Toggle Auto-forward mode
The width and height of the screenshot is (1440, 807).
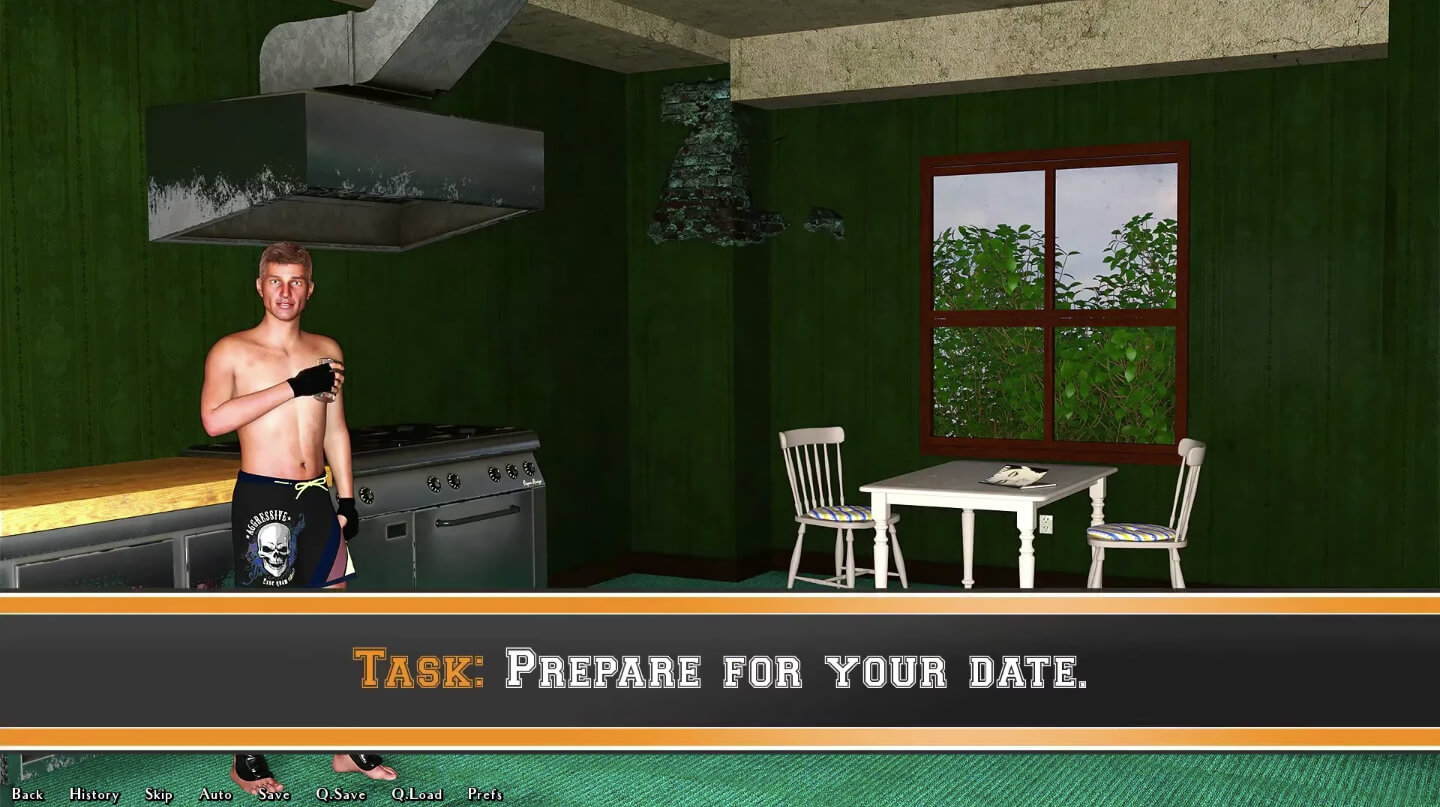point(216,794)
